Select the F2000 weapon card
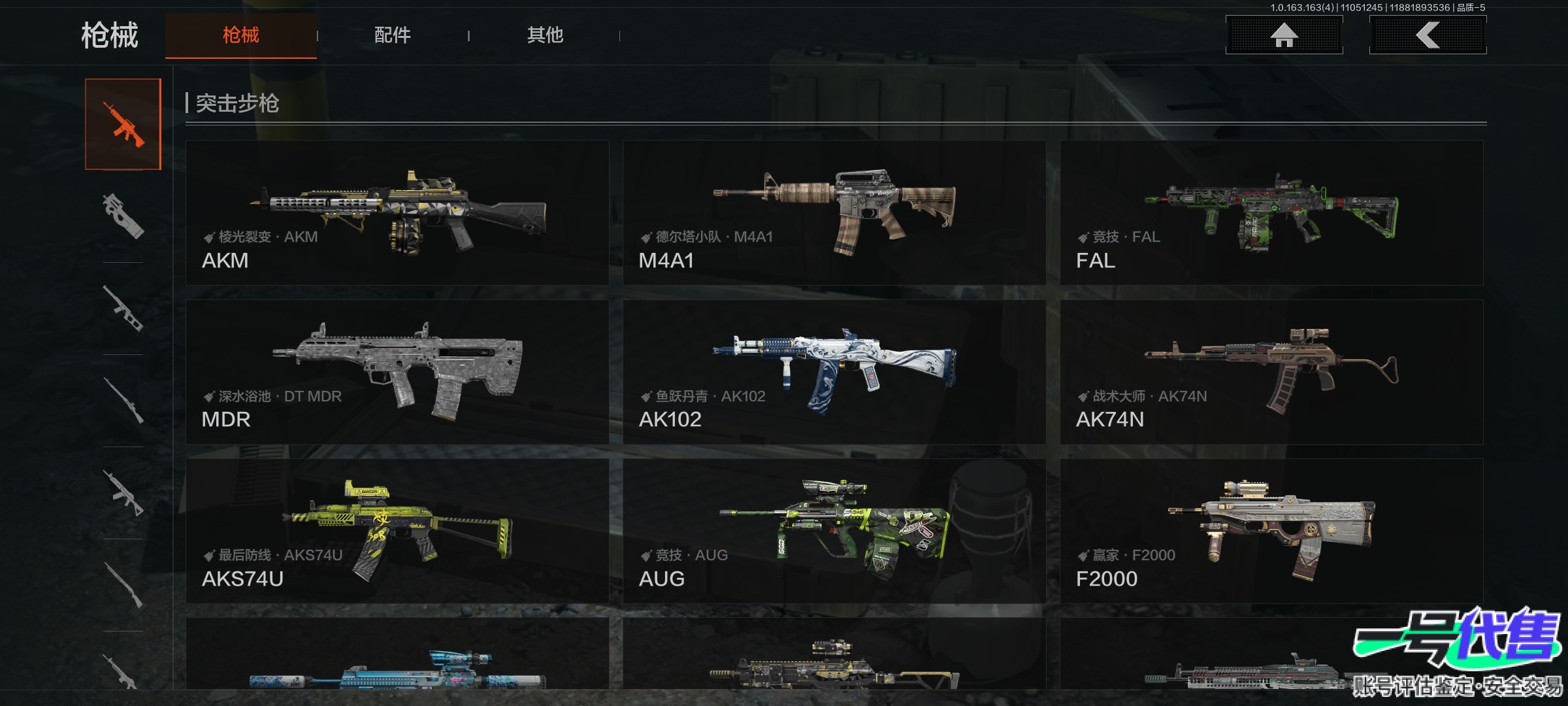This screenshot has width=1568, height=706. (1271, 531)
